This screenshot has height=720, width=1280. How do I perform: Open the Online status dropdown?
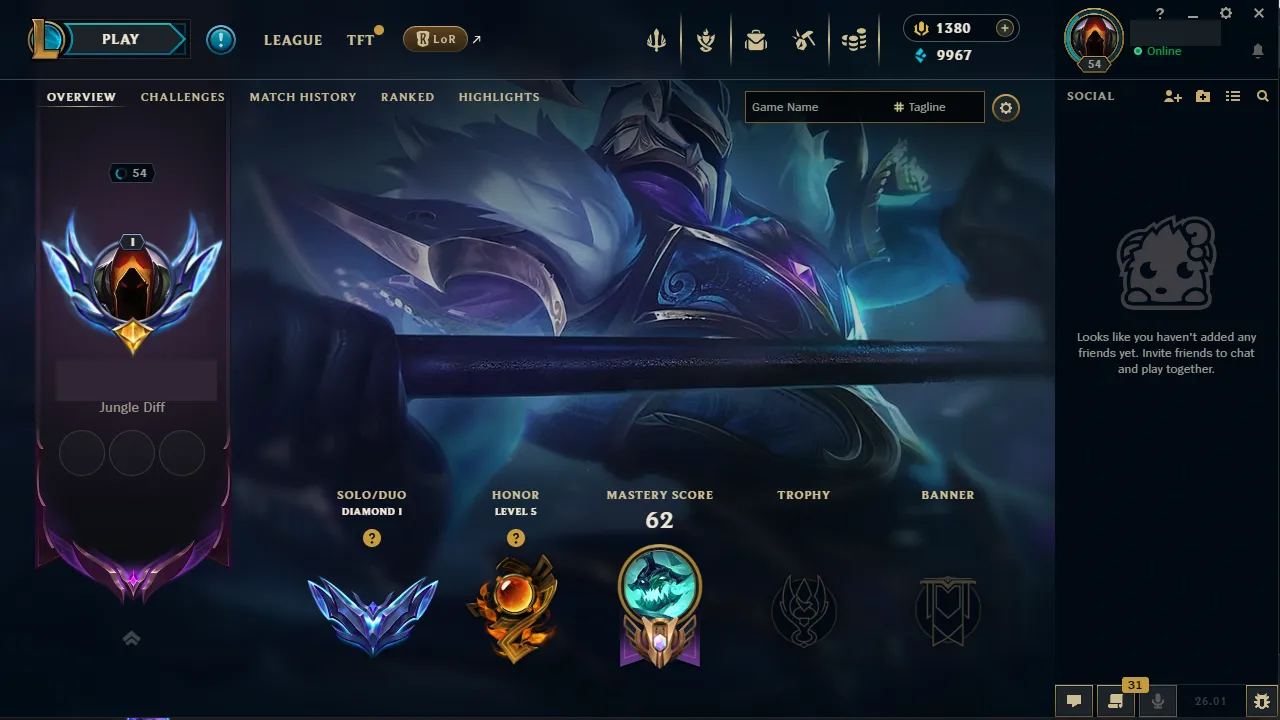click(x=1160, y=50)
